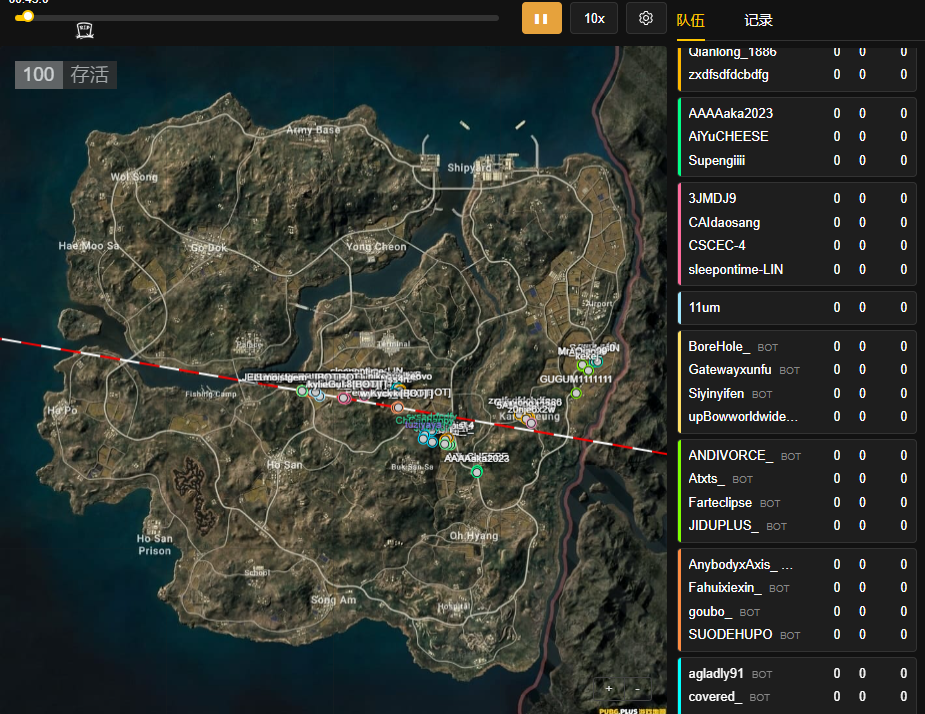Open the replay settings gear

(x=646, y=18)
